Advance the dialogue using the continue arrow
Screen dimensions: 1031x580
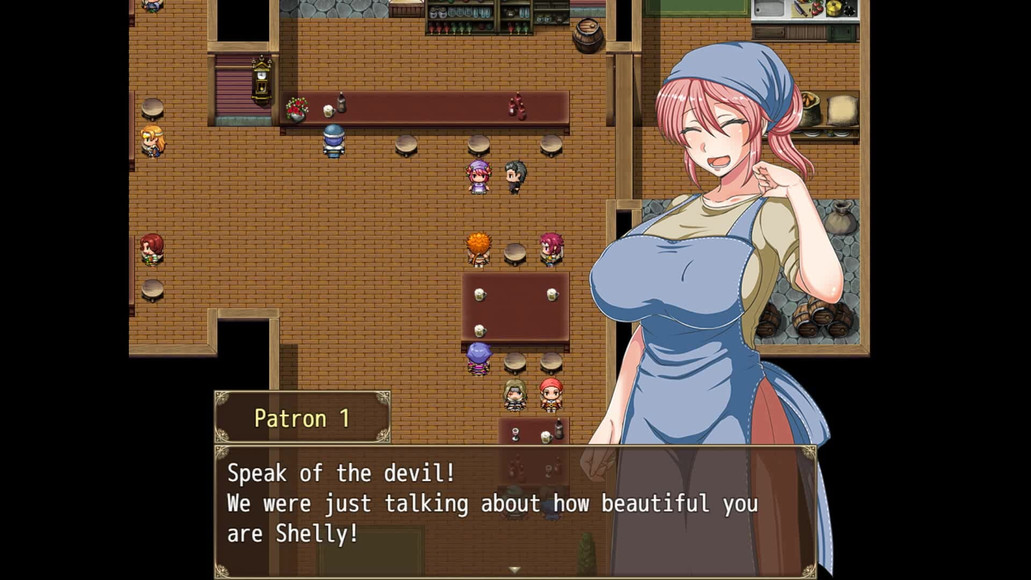[x=515, y=570]
